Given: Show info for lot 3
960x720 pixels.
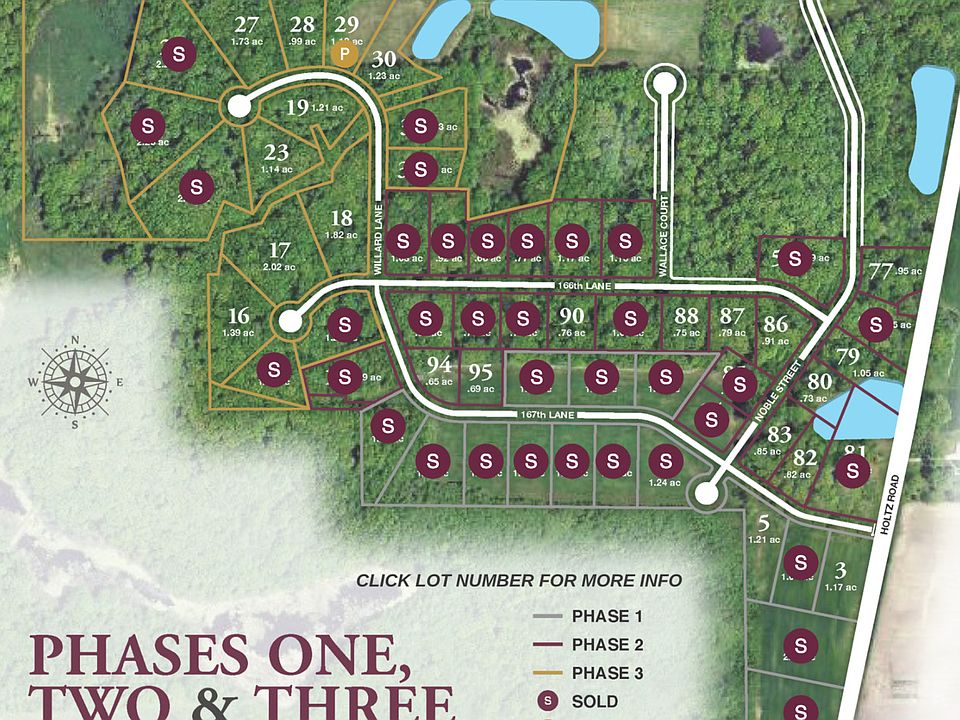Looking at the screenshot, I should click(x=841, y=570).
